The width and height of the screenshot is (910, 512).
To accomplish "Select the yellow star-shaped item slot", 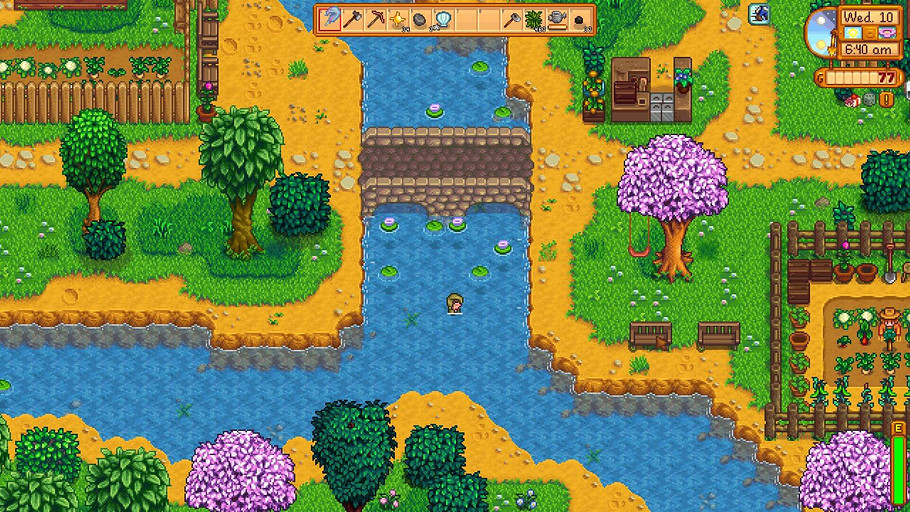I will tap(397, 18).
